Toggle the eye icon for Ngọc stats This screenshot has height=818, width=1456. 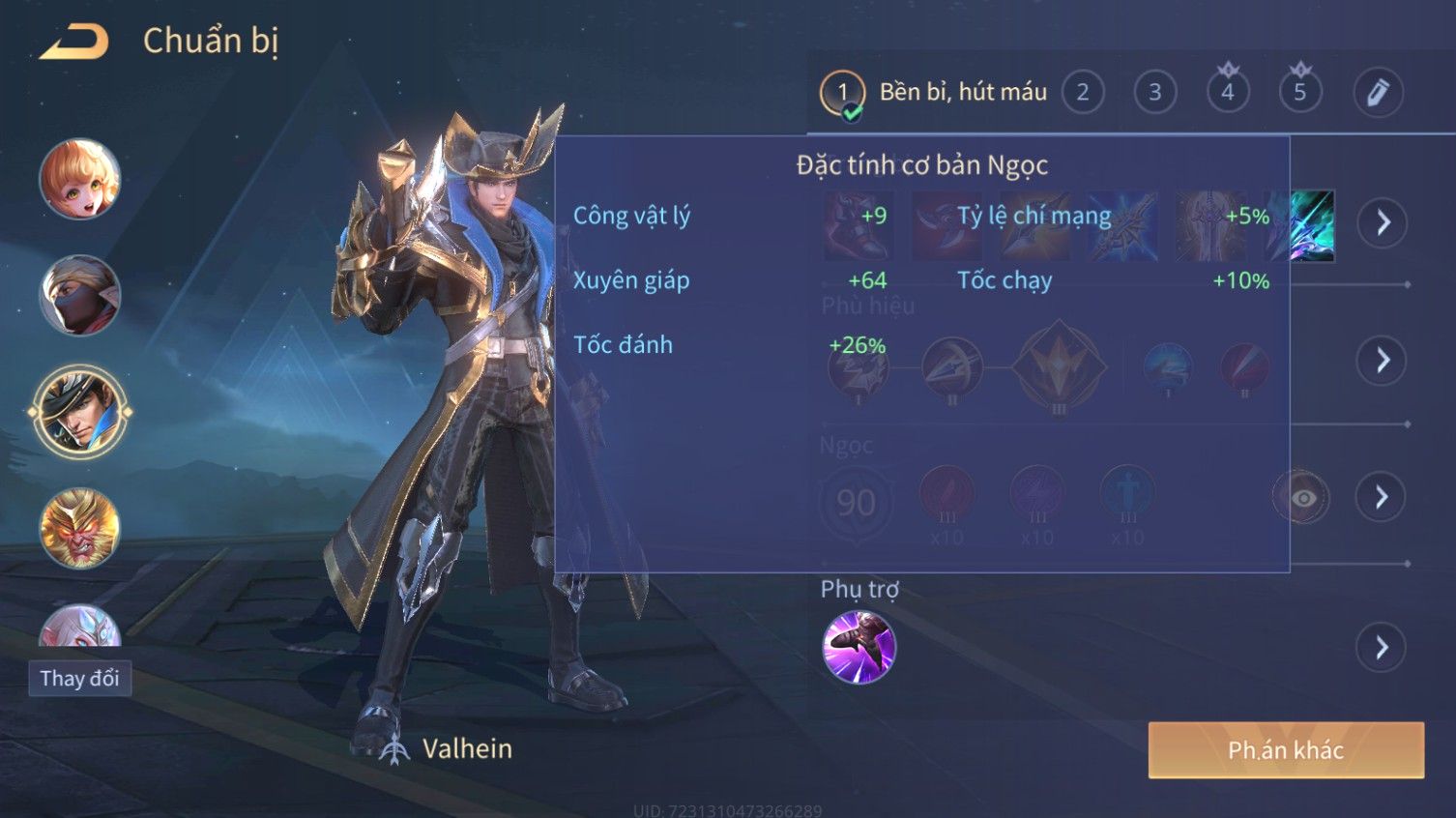coord(1302,498)
